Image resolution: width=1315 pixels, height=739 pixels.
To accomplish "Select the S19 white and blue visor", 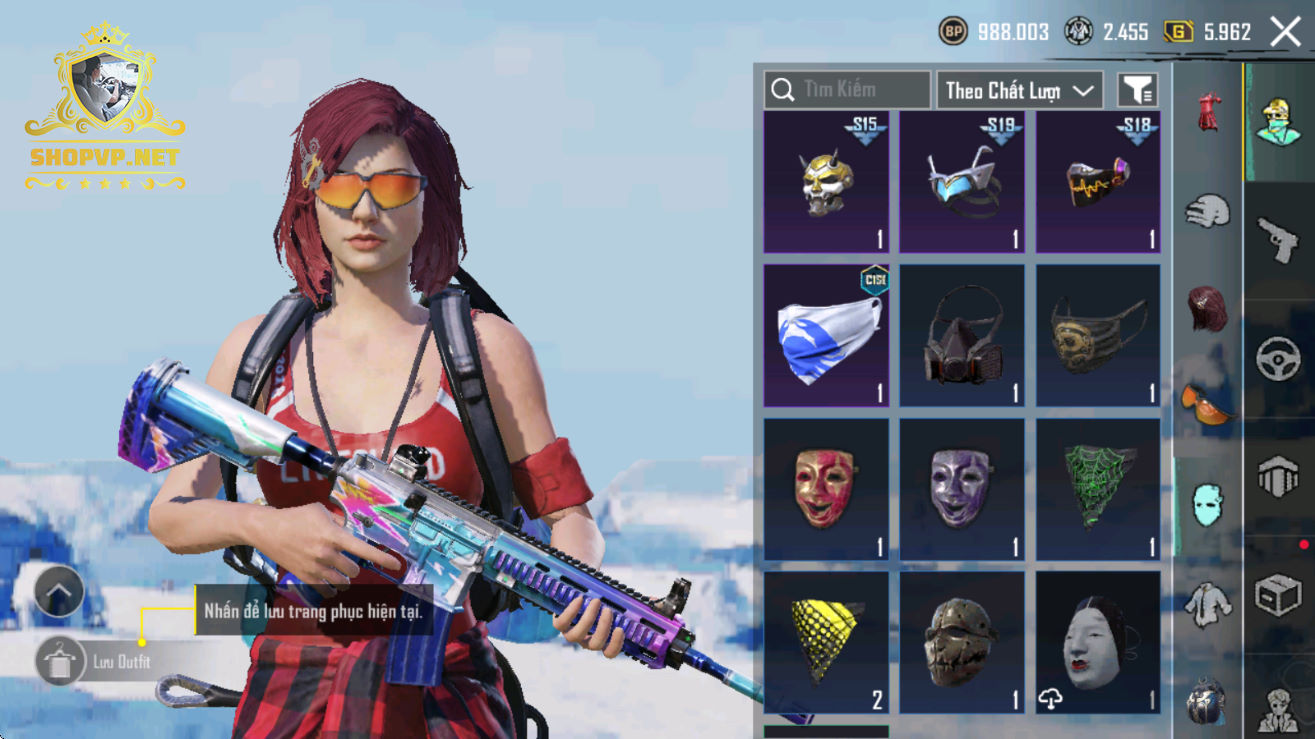I will click(962, 182).
